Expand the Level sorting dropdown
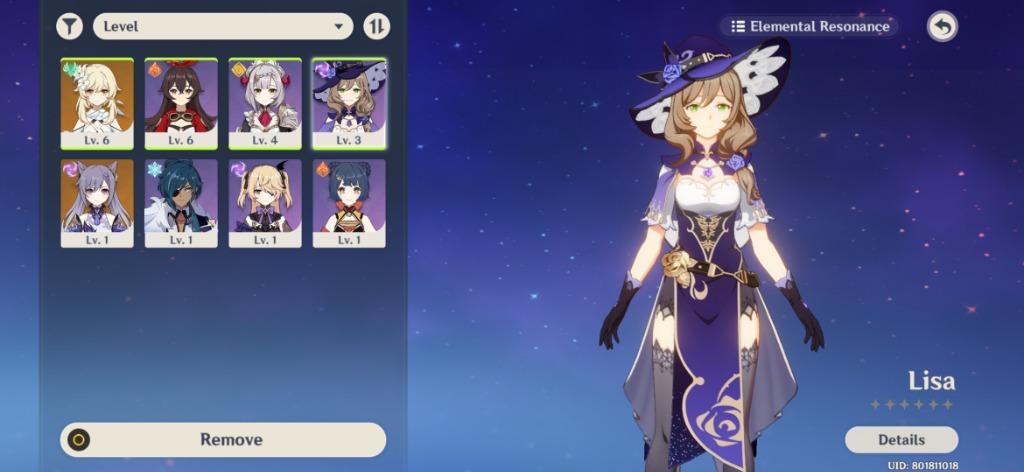1024x472 pixels. (x=223, y=26)
